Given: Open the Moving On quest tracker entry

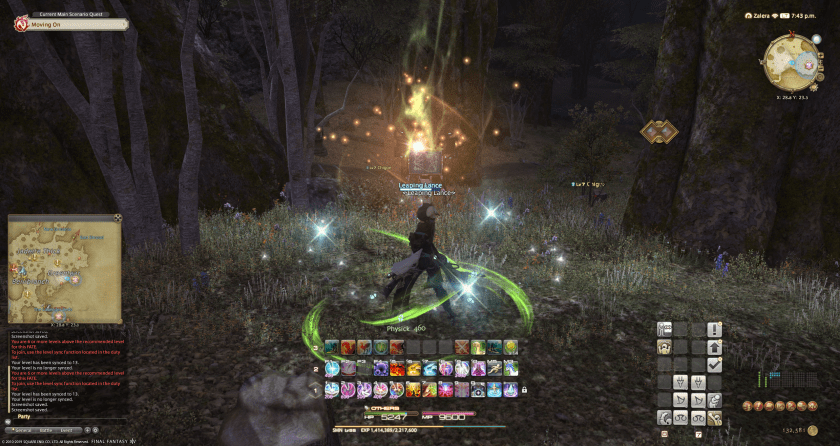Looking at the screenshot, I should (52, 24).
